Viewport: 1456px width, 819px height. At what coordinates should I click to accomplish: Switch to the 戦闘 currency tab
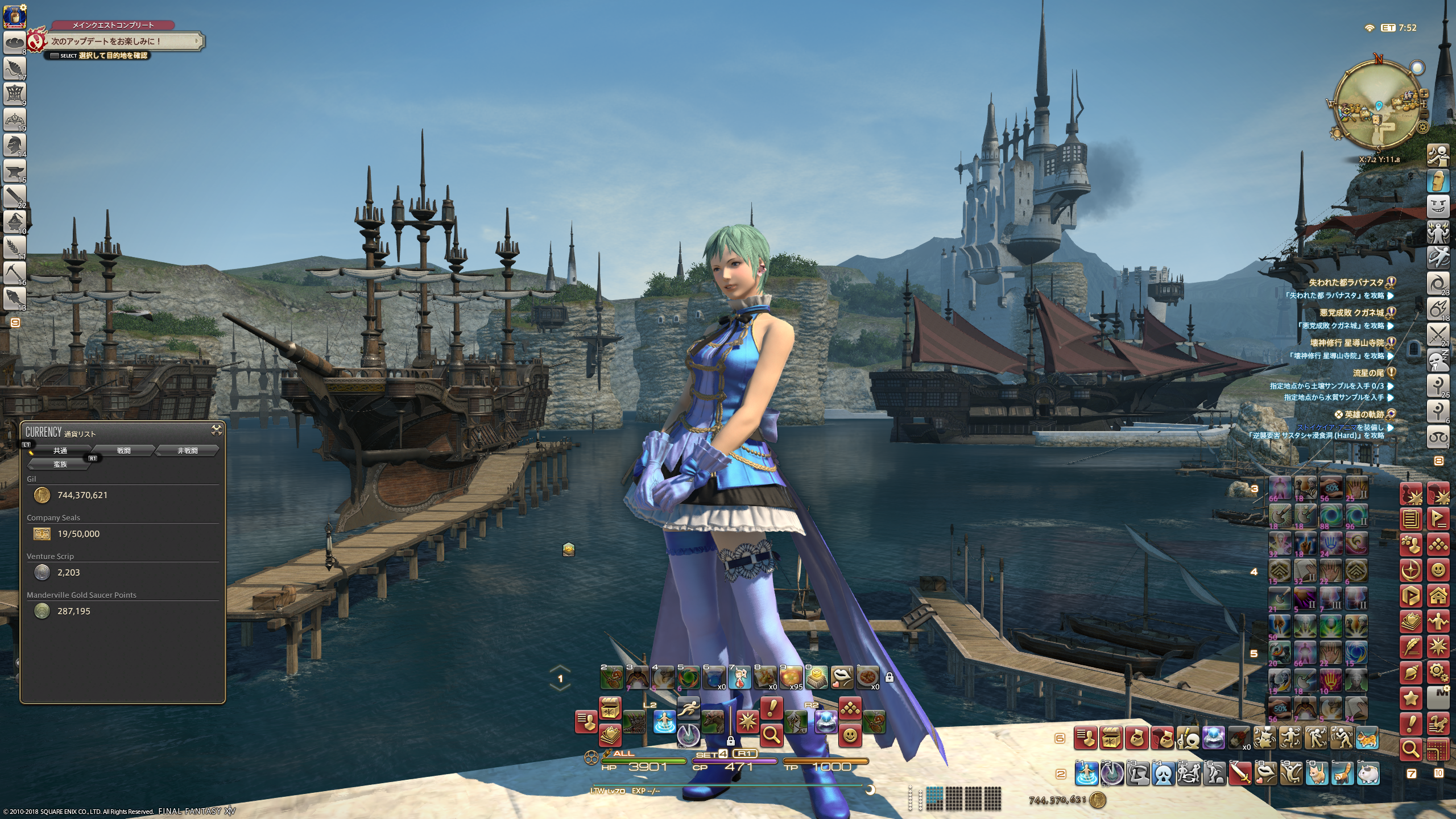[124, 450]
